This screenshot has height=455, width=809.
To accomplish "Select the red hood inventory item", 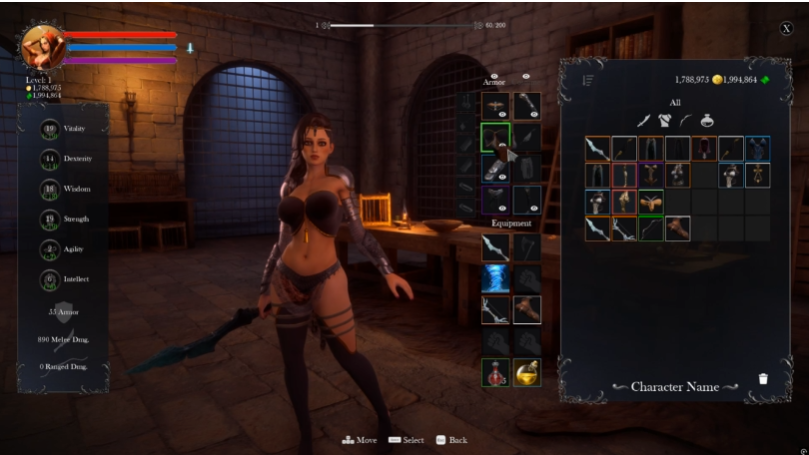I will [704, 149].
